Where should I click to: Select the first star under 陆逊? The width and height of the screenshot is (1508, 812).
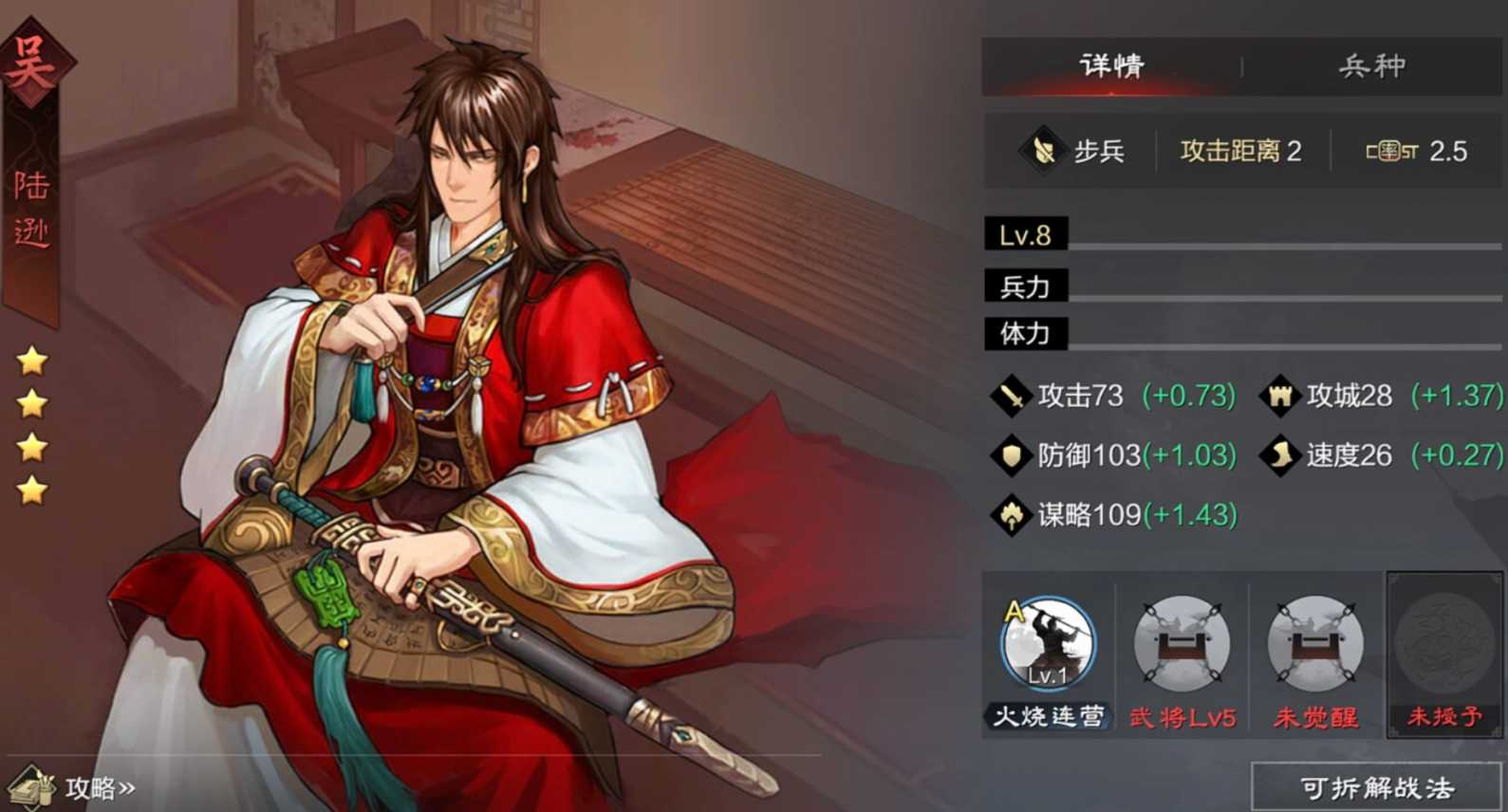pos(30,361)
